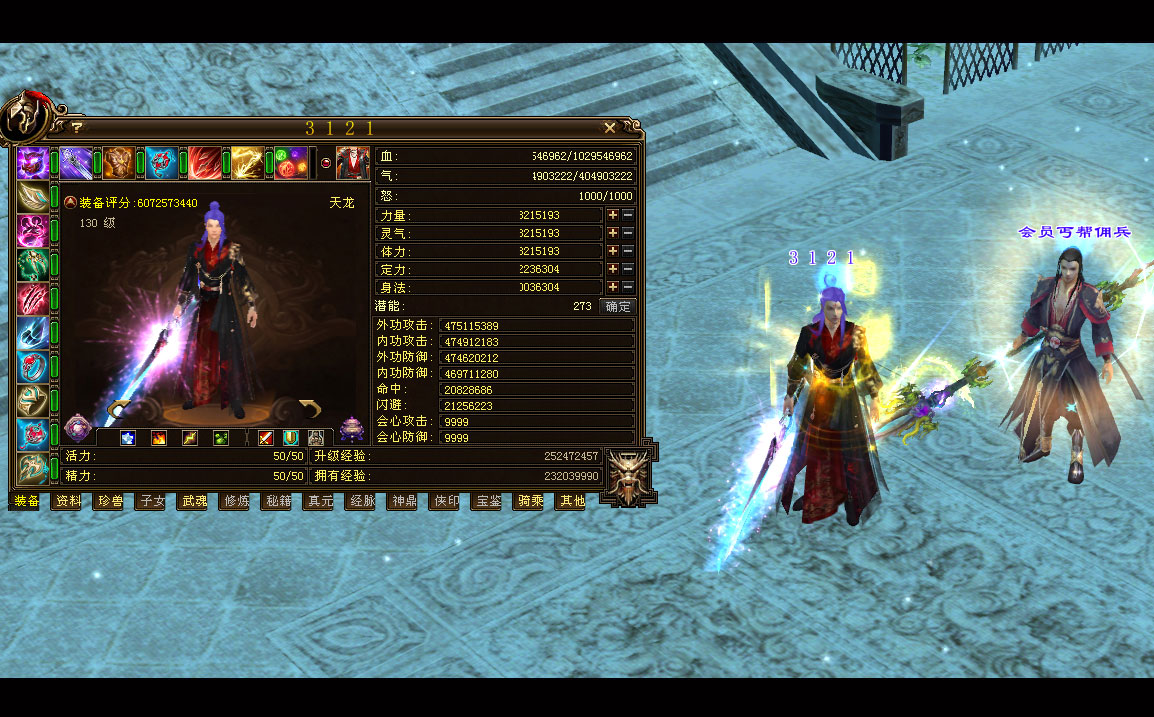Image resolution: width=1154 pixels, height=717 pixels.
Task: Increase the 体力 stat with plus button
Action: (x=613, y=251)
